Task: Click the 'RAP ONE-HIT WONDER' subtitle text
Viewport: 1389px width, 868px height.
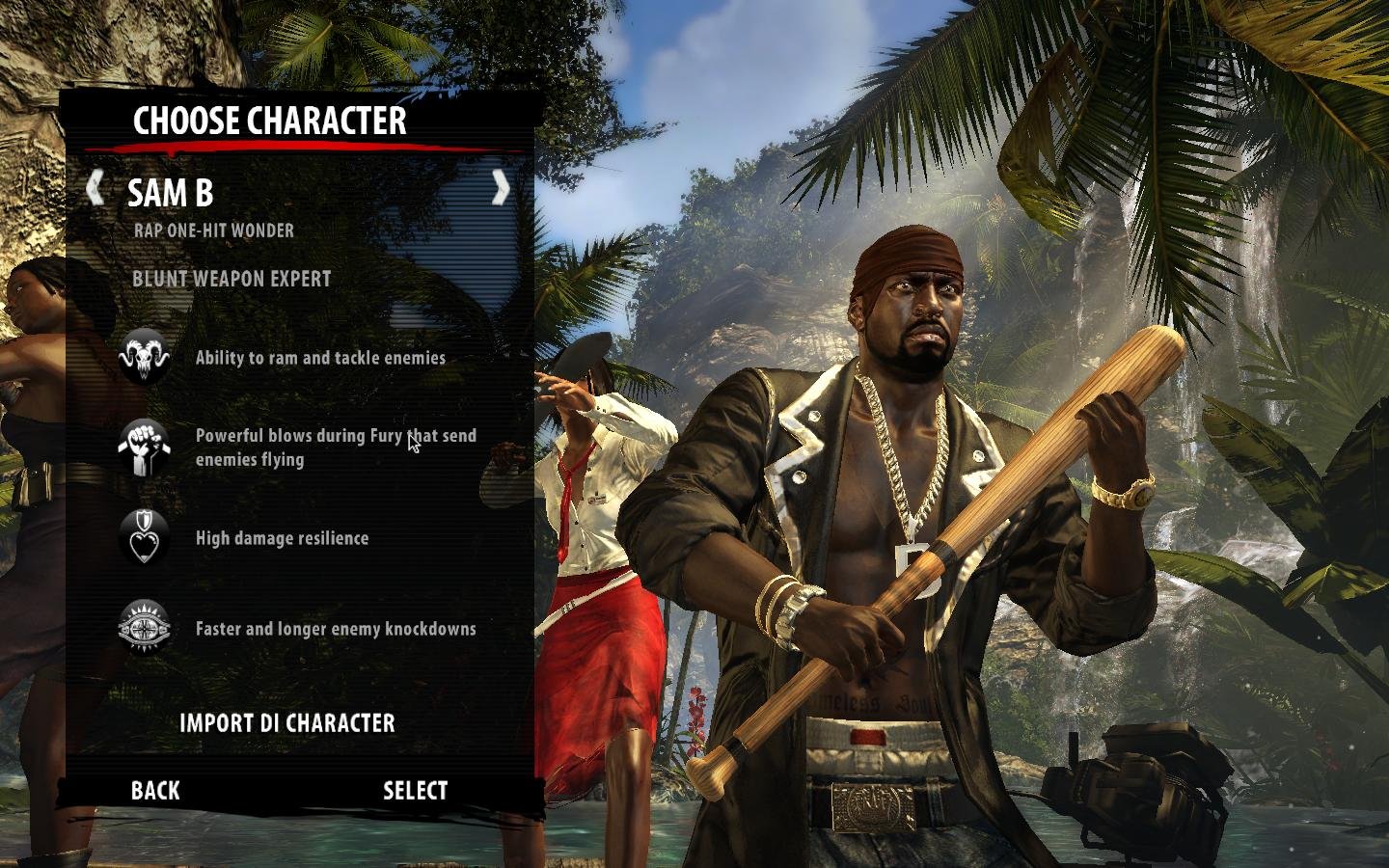Action: [213, 231]
